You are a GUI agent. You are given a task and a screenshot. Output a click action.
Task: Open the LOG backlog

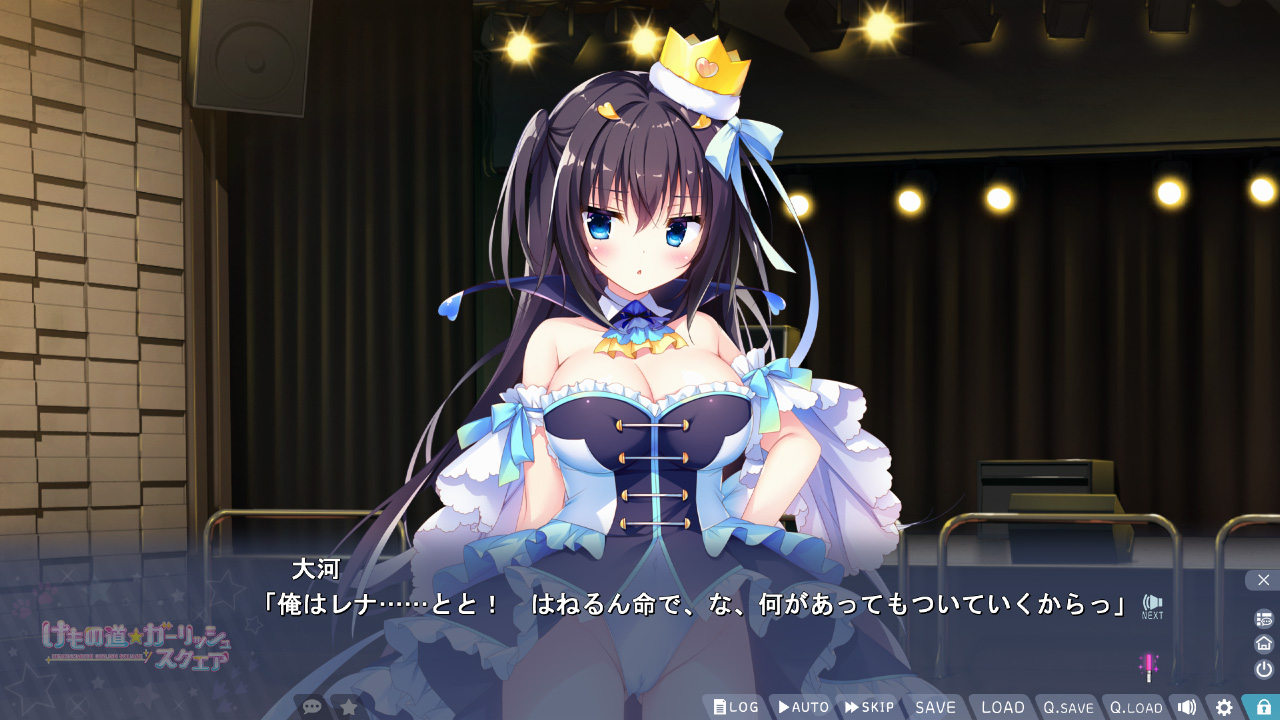click(x=736, y=707)
